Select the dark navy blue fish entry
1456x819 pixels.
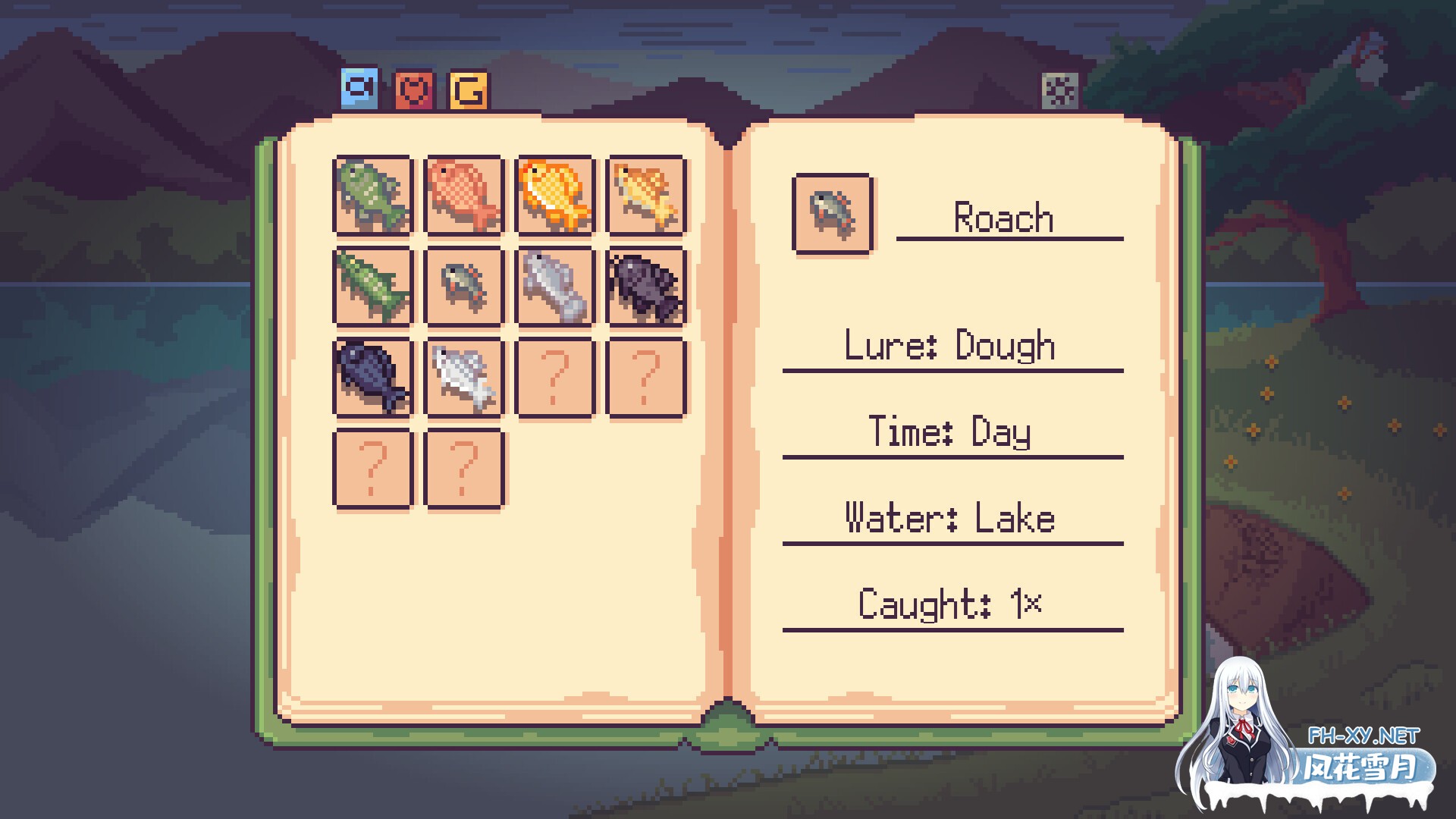tap(373, 378)
